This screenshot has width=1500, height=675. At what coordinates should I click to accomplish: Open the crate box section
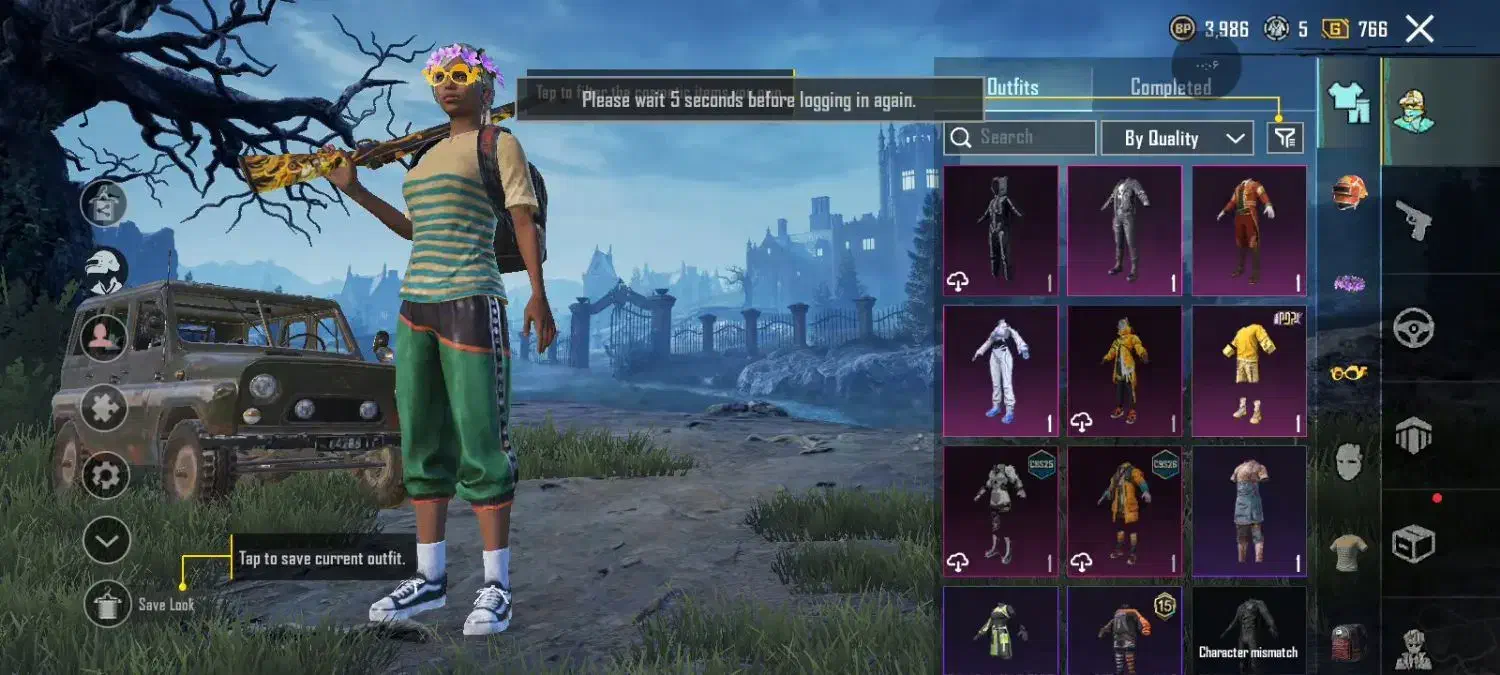(x=1414, y=543)
